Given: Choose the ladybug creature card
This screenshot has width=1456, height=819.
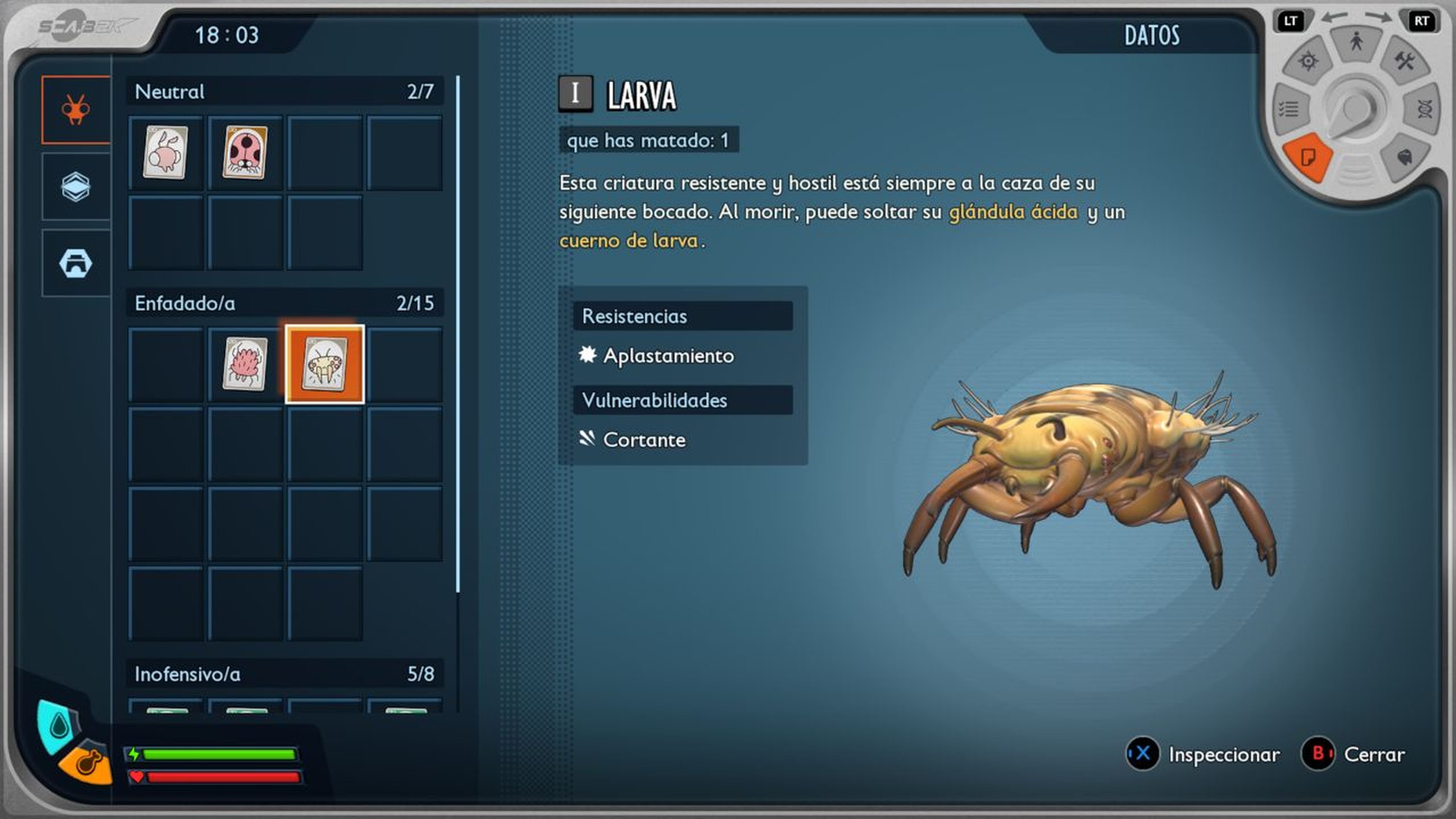Looking at the screenshot, I should click(245, 152).
